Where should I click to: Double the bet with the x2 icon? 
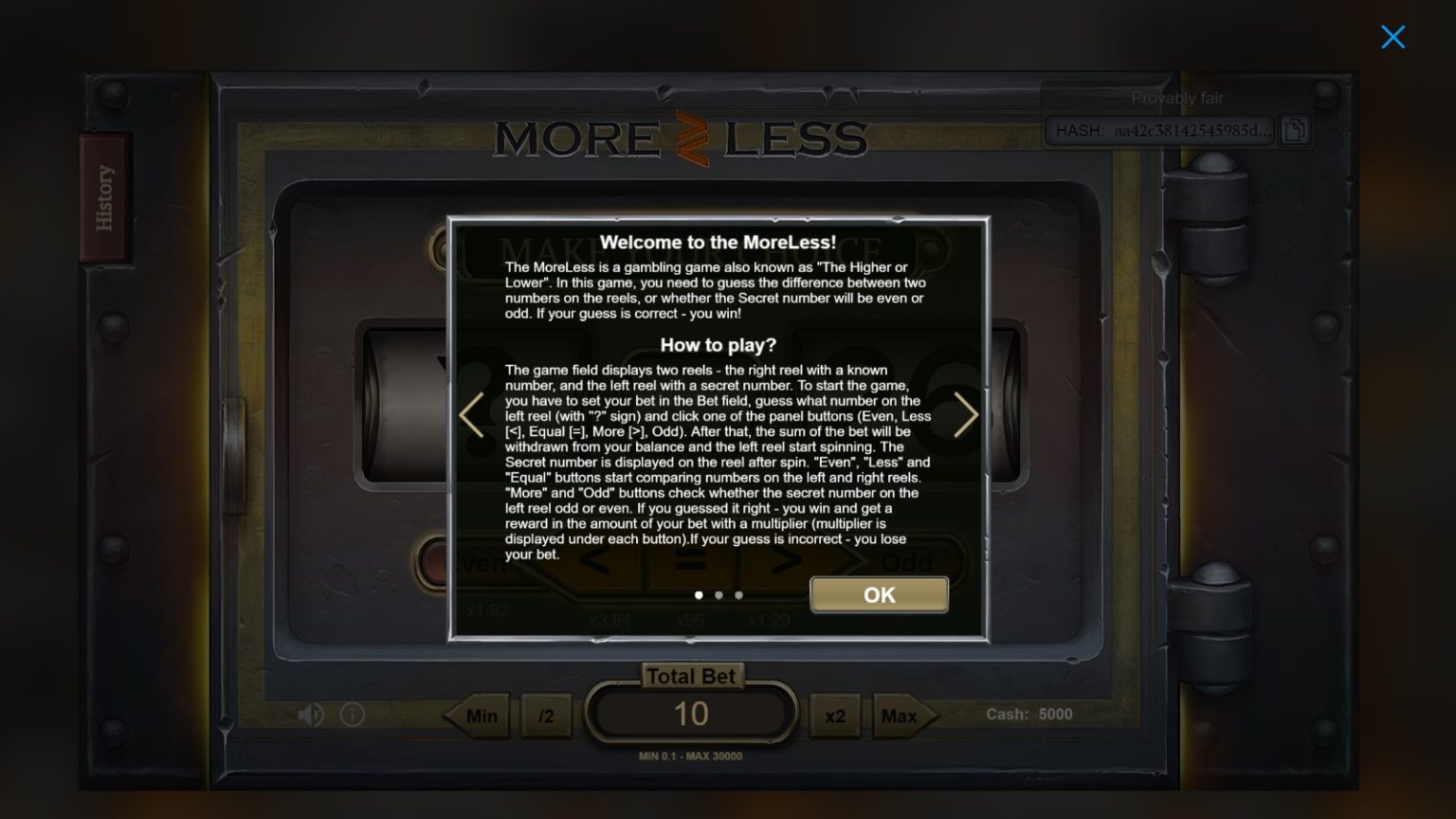click(x=835, y=716)
